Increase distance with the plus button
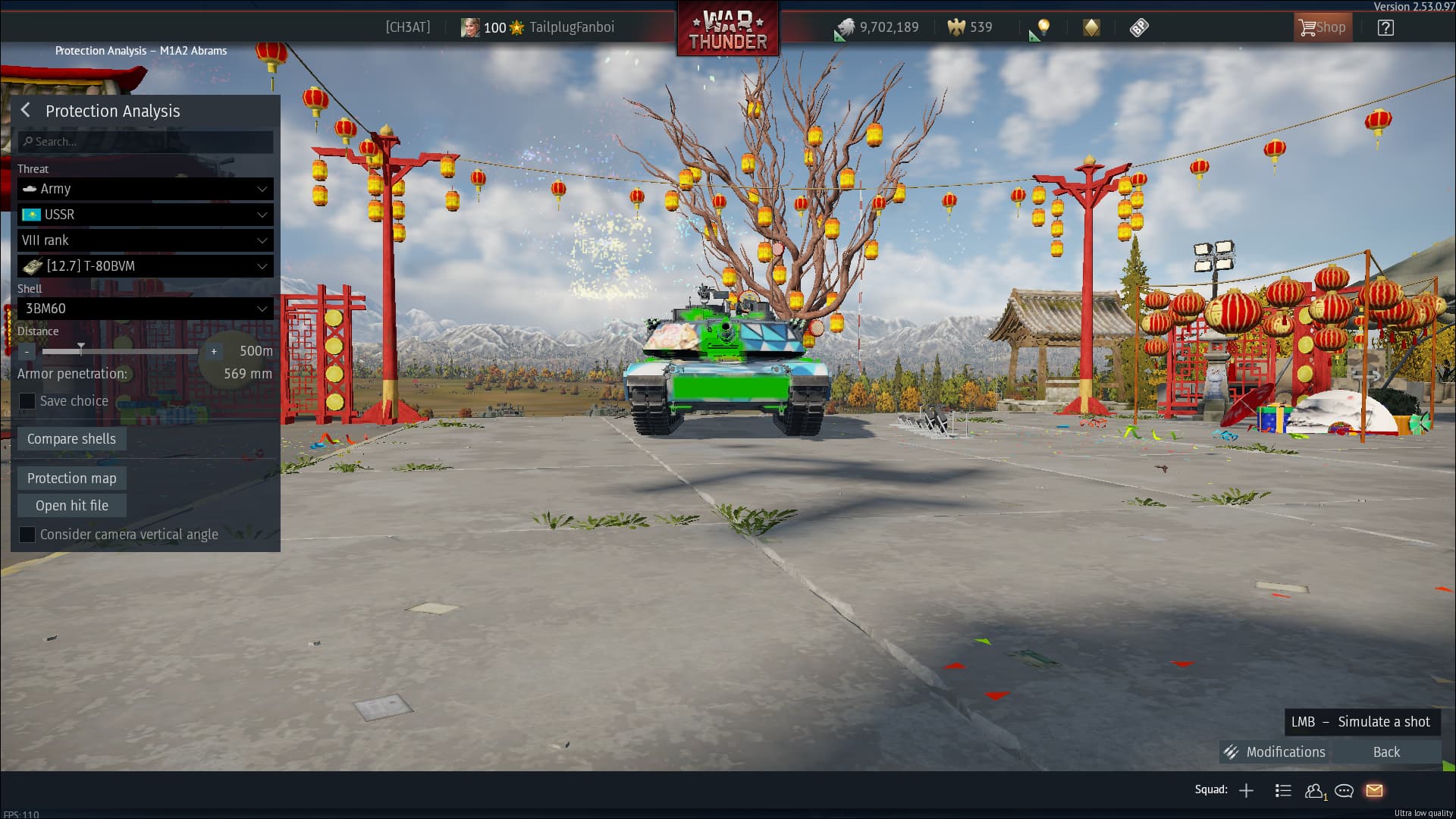The height and width of the screenshot is (819, 1456). pyautogui.click(x=214, y=351)
